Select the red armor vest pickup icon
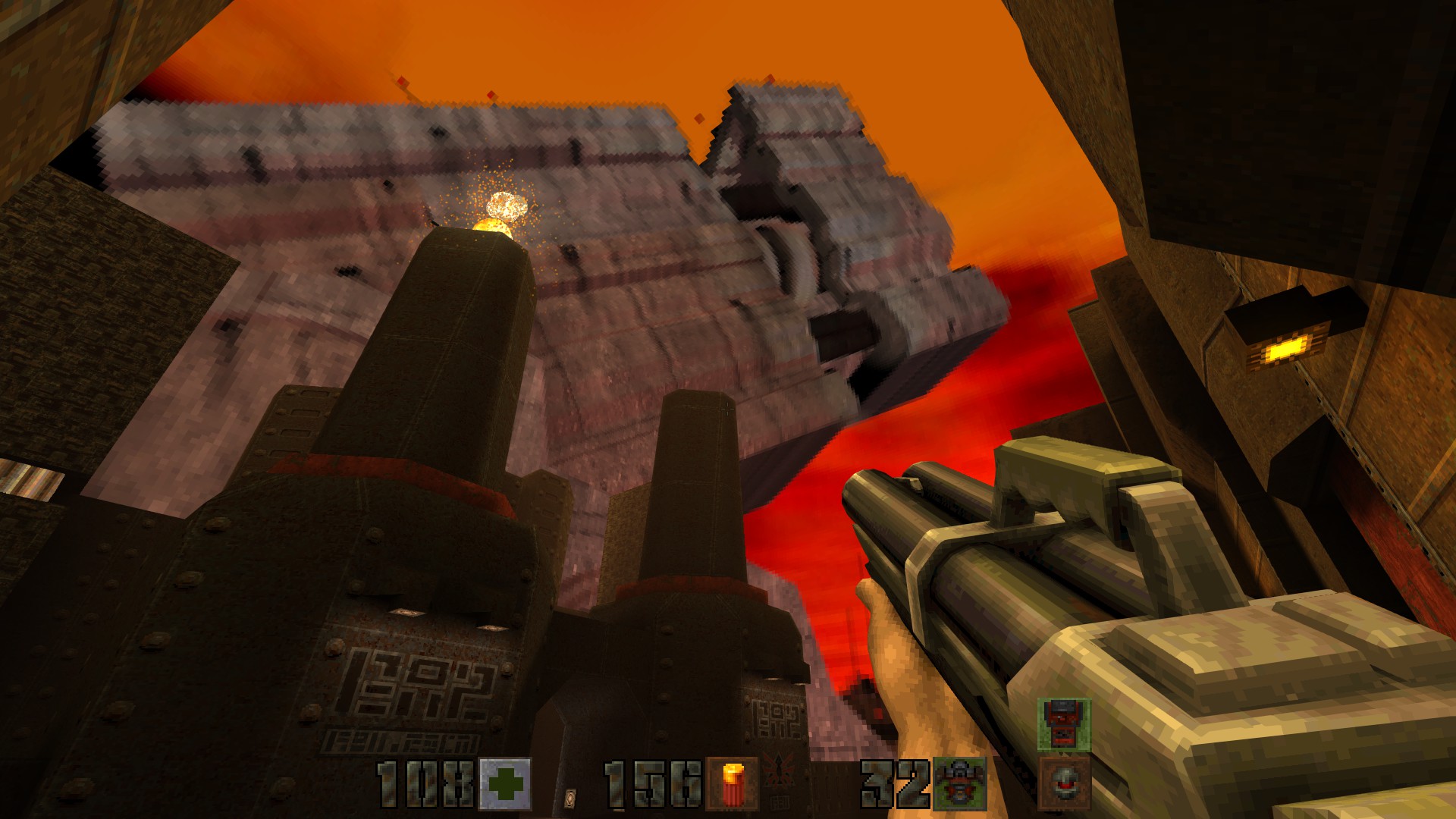 click(x=1064, y=725)
